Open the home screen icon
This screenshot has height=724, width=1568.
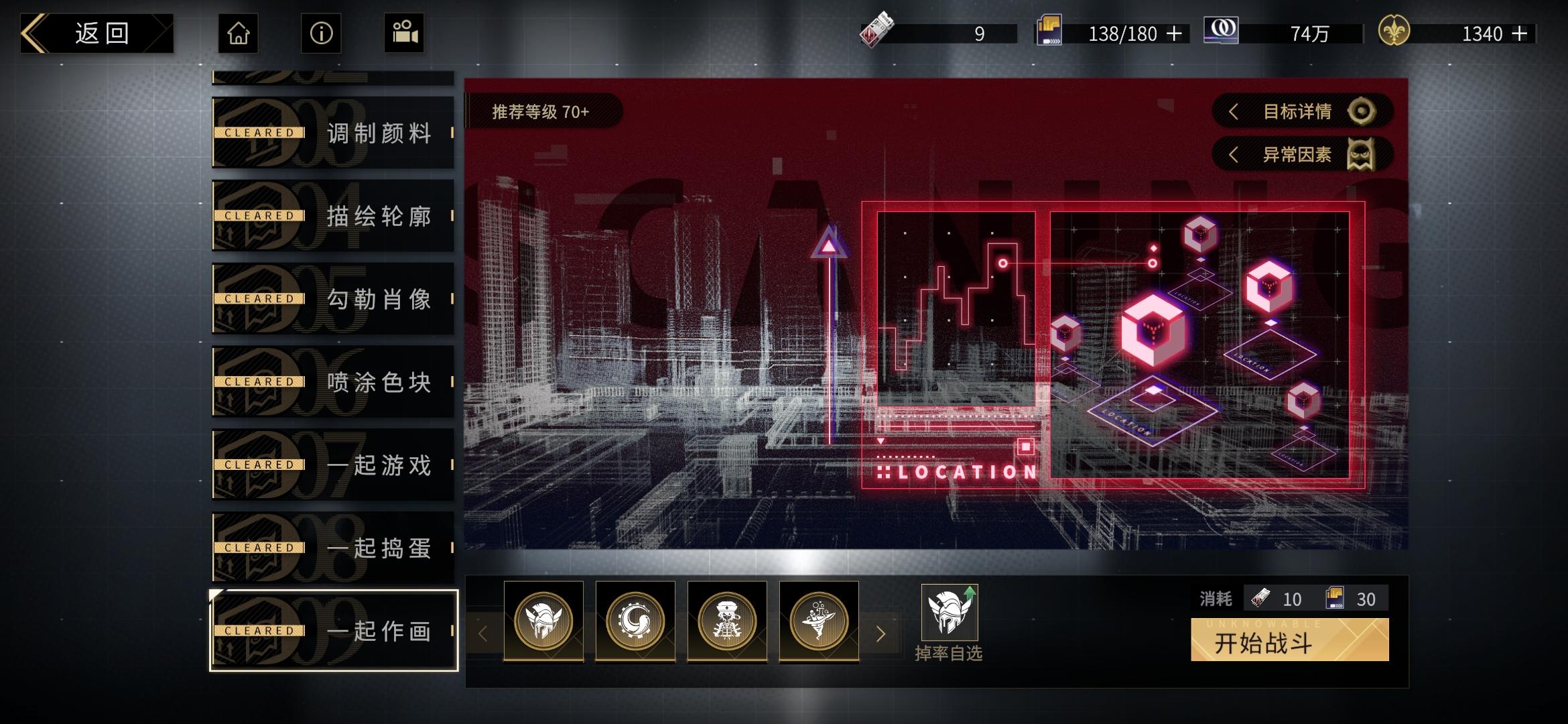click(239, 34)
